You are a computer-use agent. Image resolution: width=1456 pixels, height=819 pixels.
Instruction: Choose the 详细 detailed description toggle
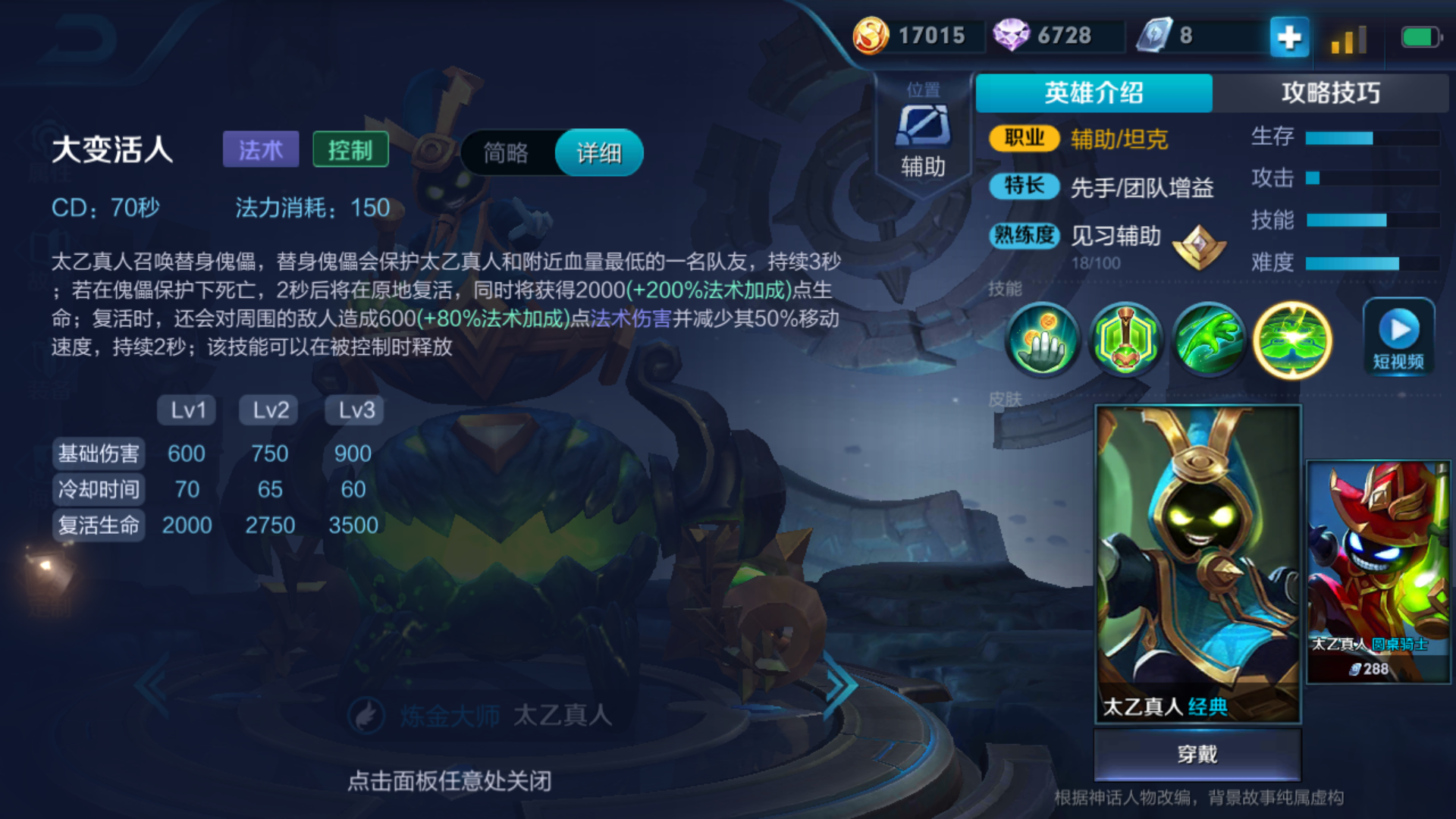point(599,153)
